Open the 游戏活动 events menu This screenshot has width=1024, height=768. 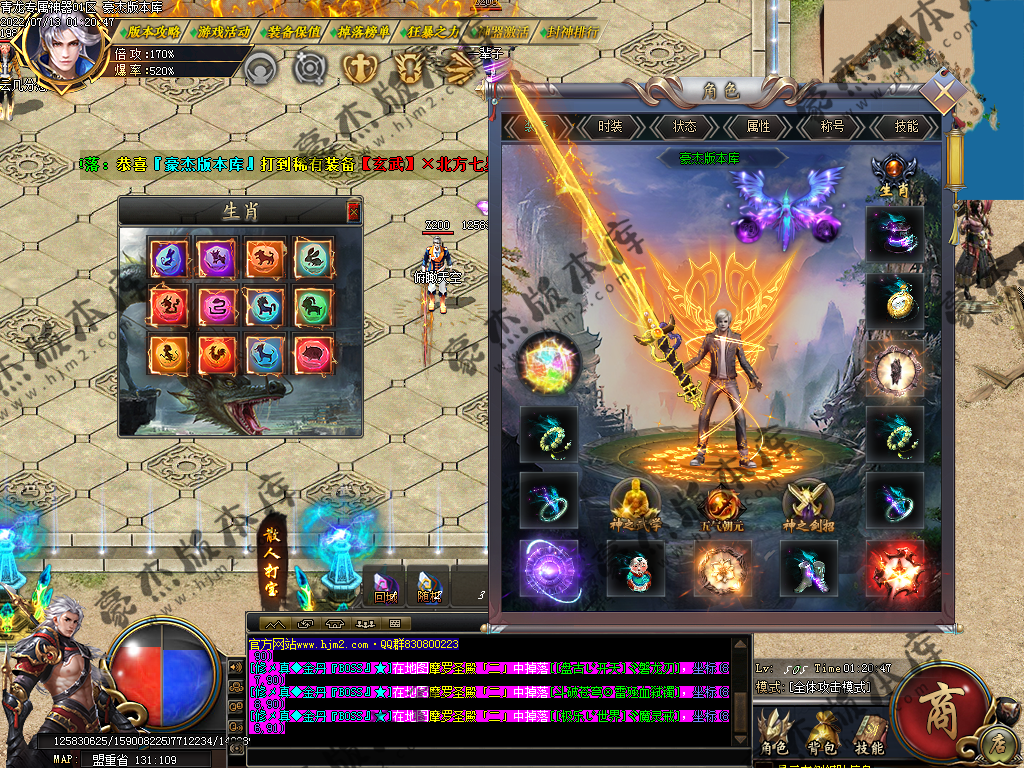223,32
